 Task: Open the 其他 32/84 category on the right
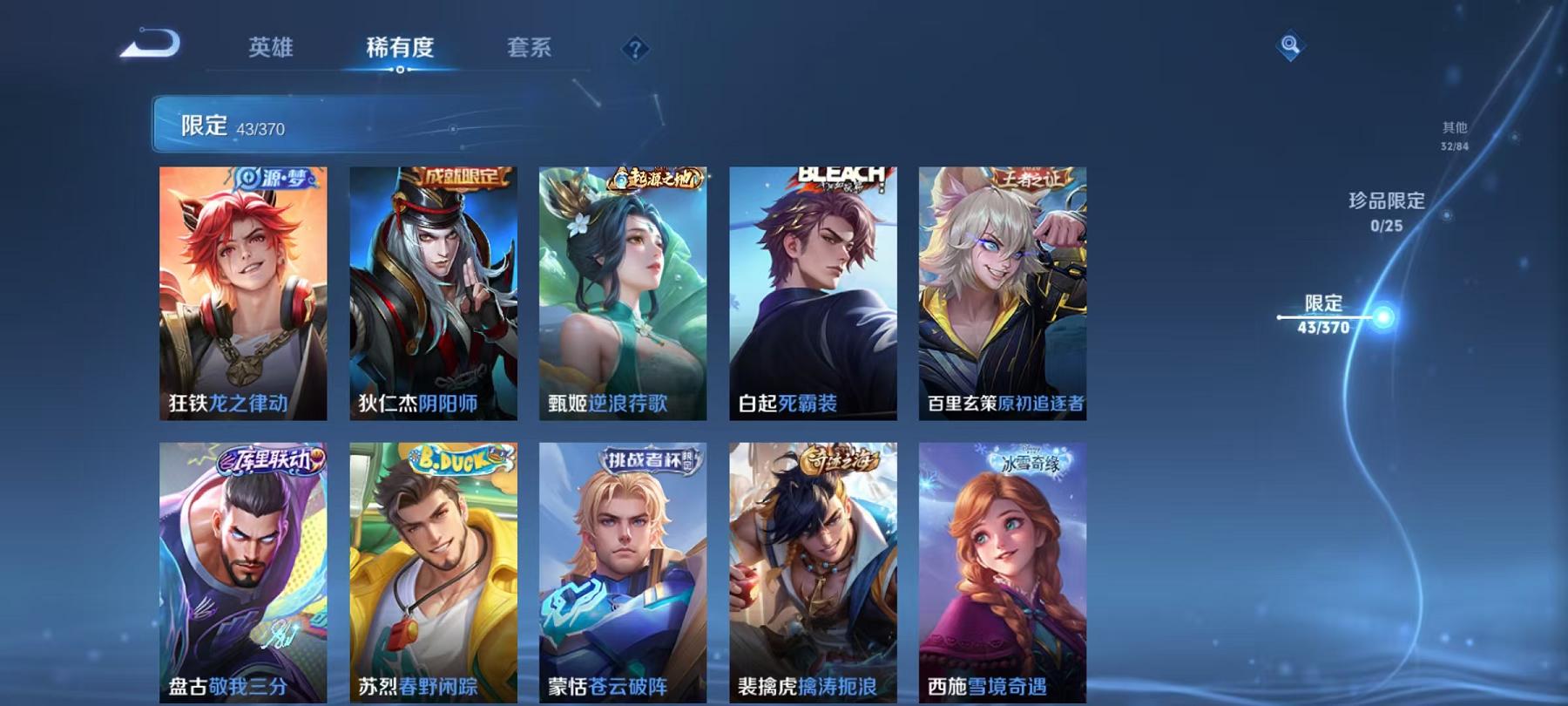point(1455,132)
